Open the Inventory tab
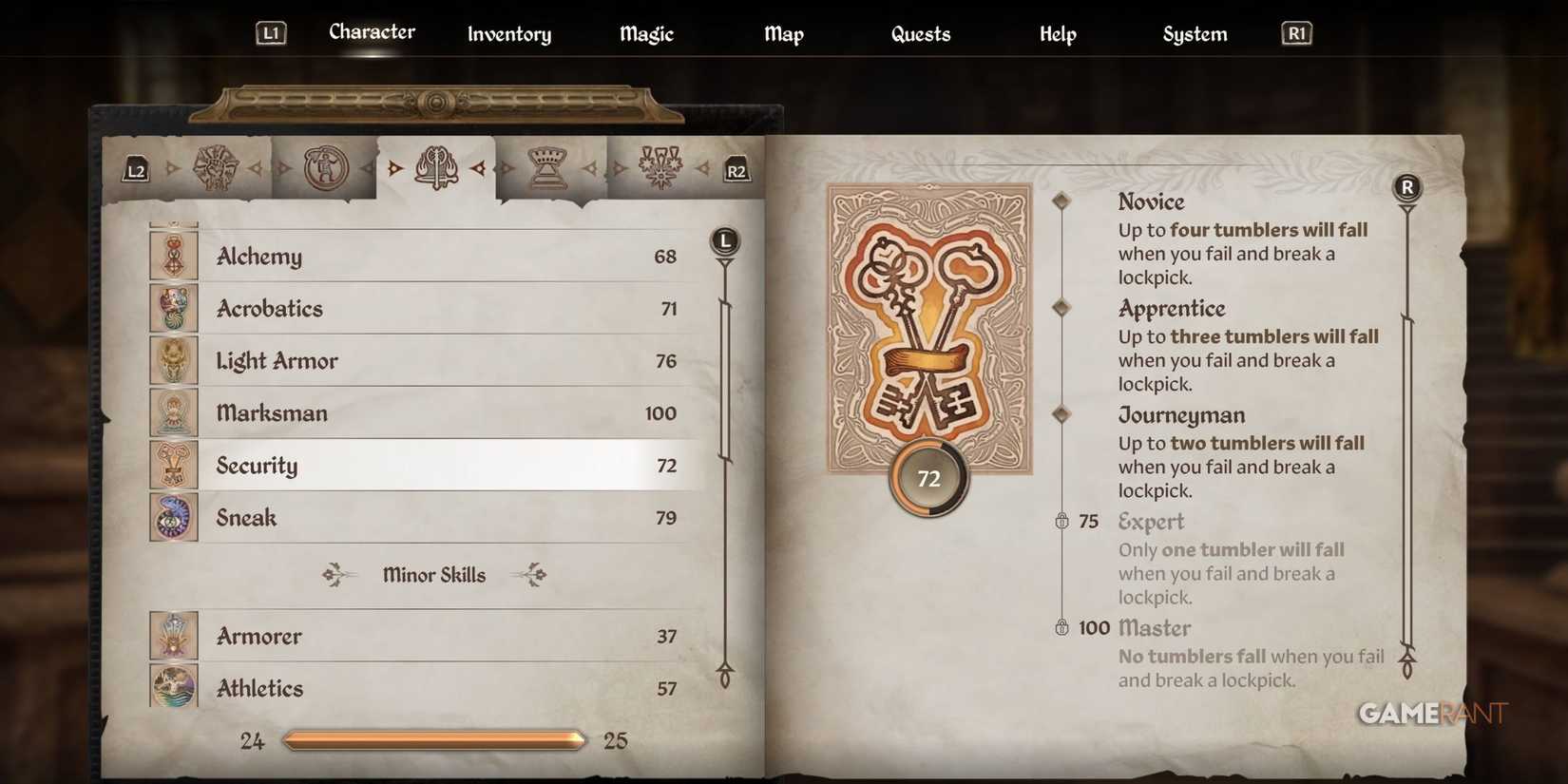The width and height of the screenshot is (1568, 784). [508, 34]
